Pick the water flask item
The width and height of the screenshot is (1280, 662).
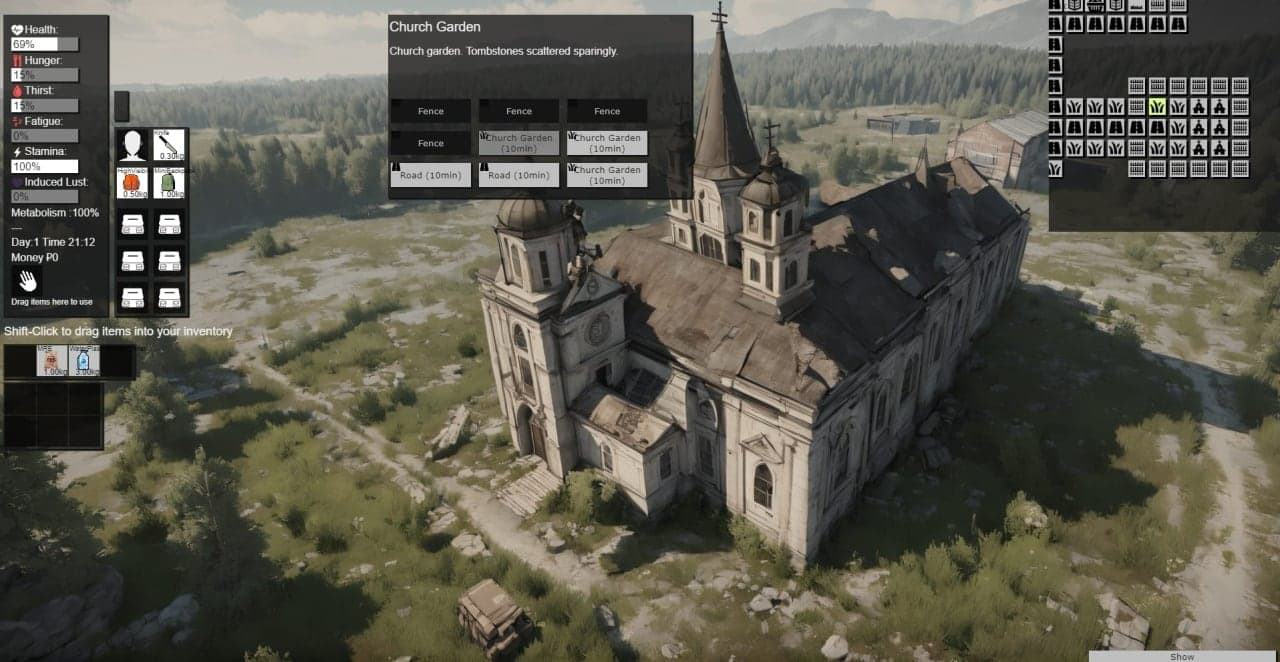tap(85, 360)
